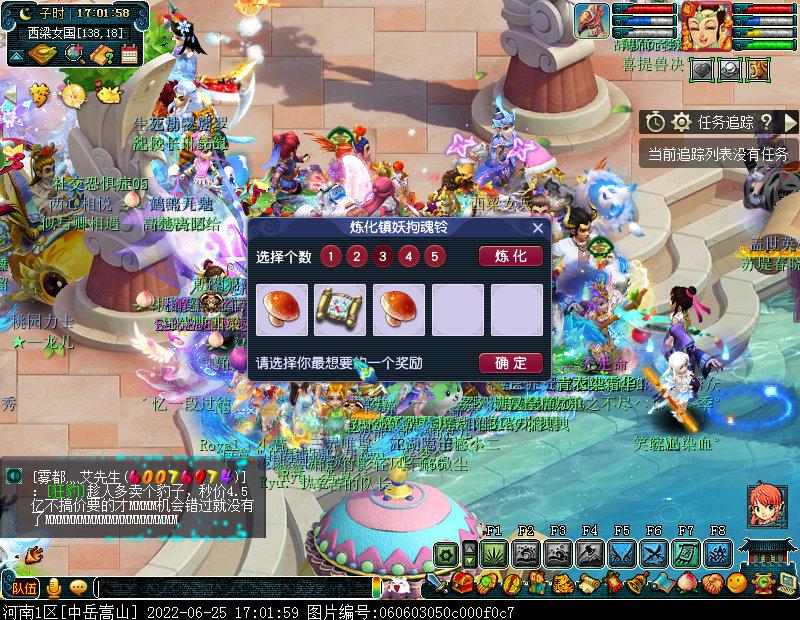Open the pet portrait panel
Viewport: 800px width, 620px height.
click(x=592, y=20)
